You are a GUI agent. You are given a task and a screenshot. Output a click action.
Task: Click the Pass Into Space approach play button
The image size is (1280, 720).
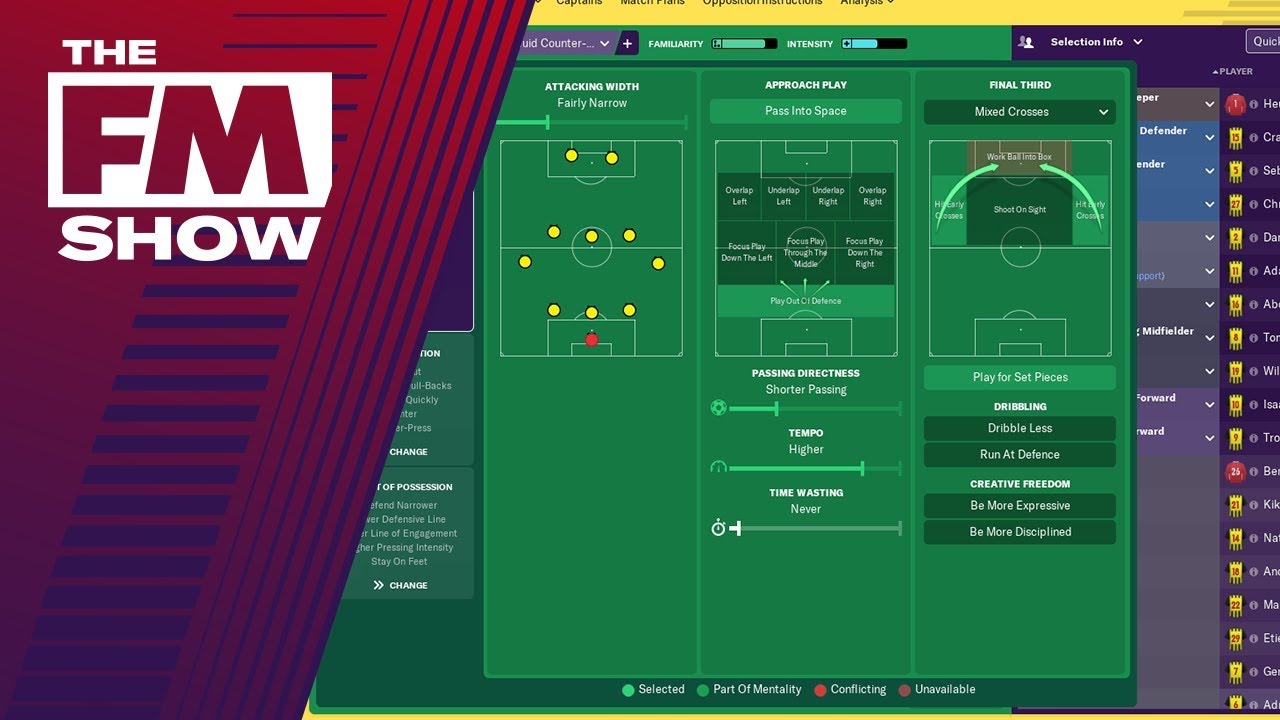click(805, 111)
